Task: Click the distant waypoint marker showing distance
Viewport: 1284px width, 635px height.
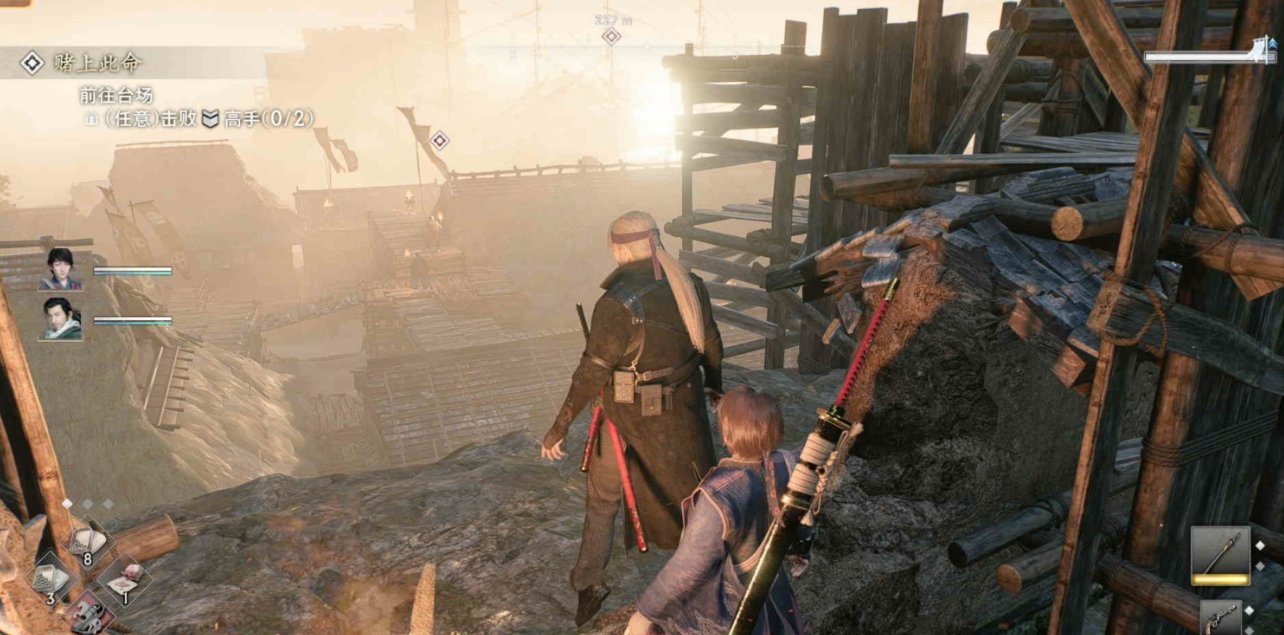Action: pos(610,35)
